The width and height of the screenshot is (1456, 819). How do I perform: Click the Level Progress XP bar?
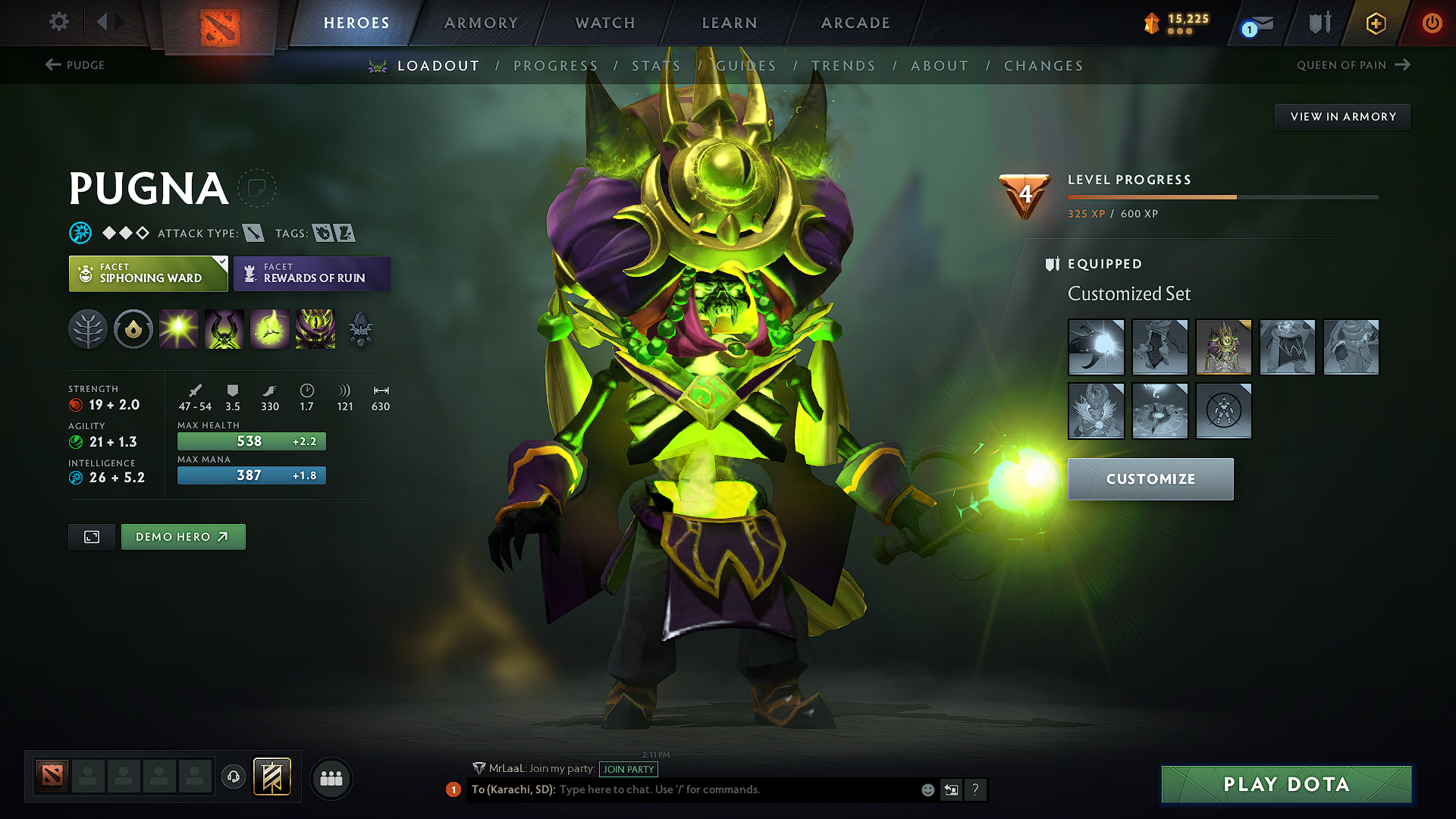pyautogui.click(x=1222, y=196)
